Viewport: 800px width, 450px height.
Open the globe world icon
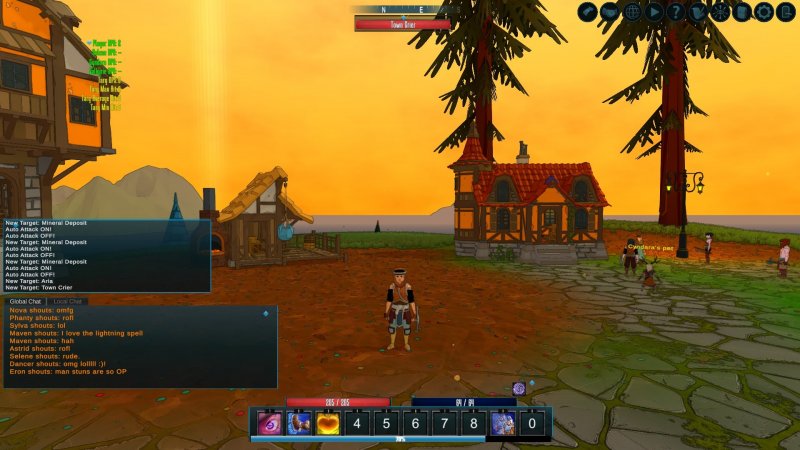click(632, 12)
